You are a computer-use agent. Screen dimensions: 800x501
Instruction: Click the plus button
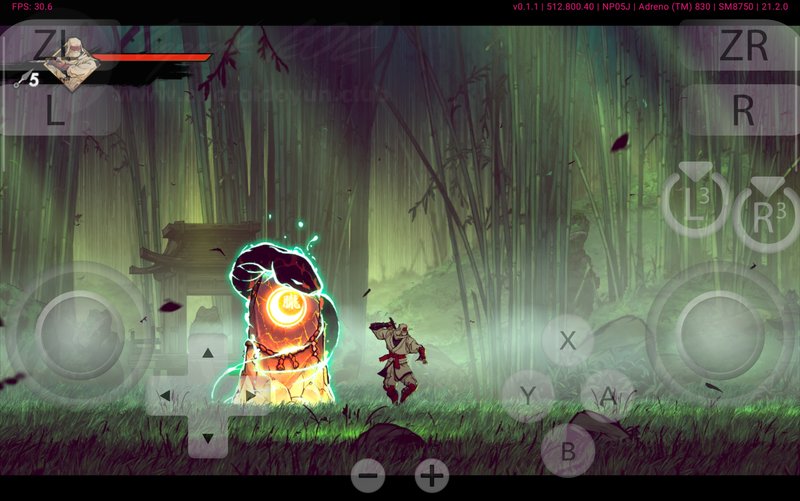point(432,476)
